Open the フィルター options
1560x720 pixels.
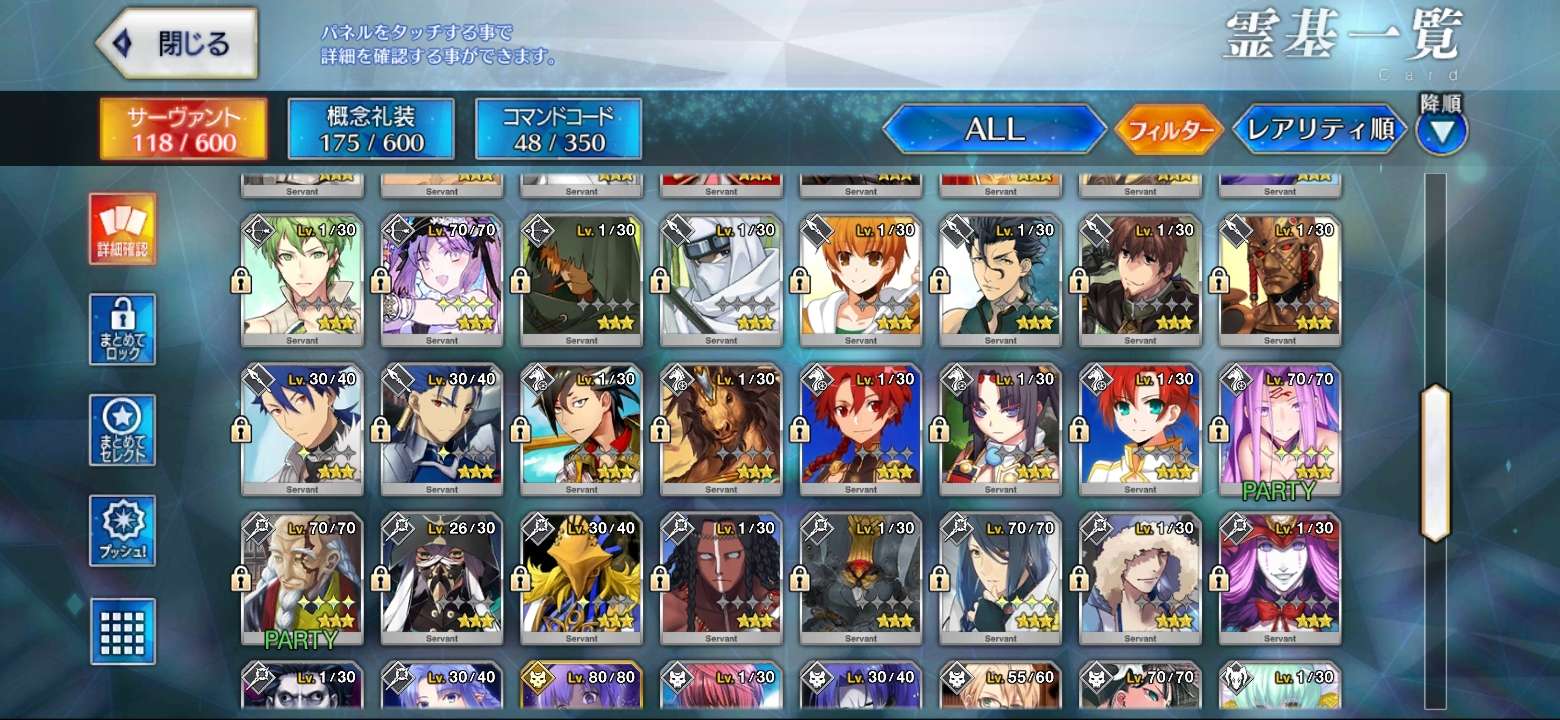pyautogui.click(x=1168, y=130)
